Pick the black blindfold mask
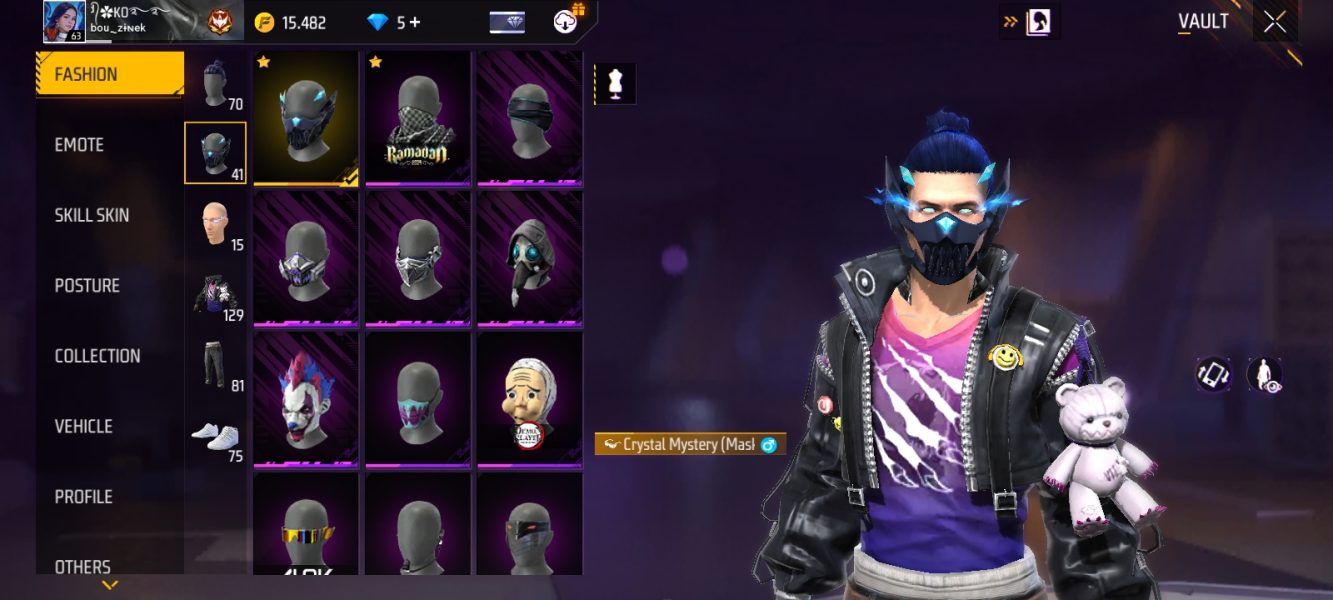Screen dimensions: 1333x600 [529, 117]
